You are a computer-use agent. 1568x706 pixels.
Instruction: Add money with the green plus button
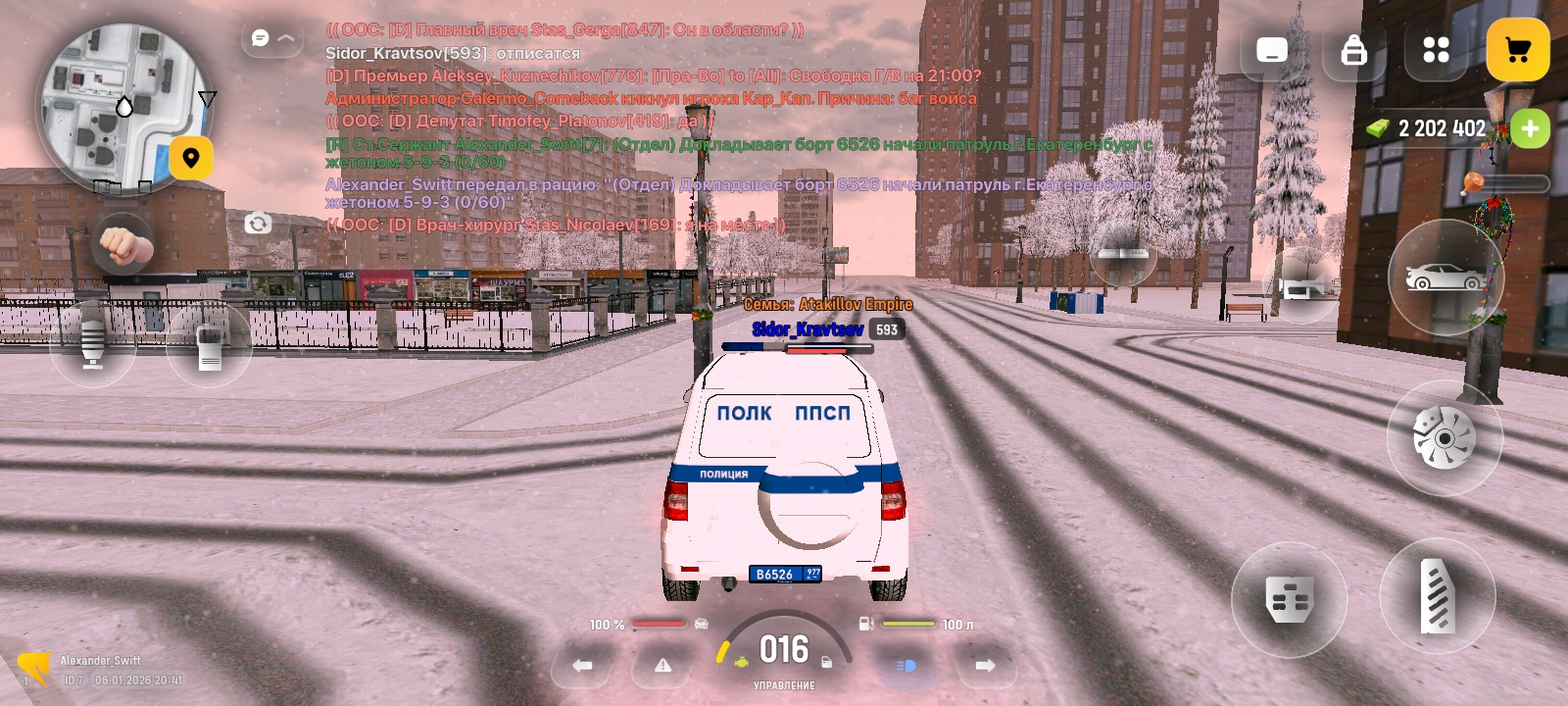(x=1530, y=128)
